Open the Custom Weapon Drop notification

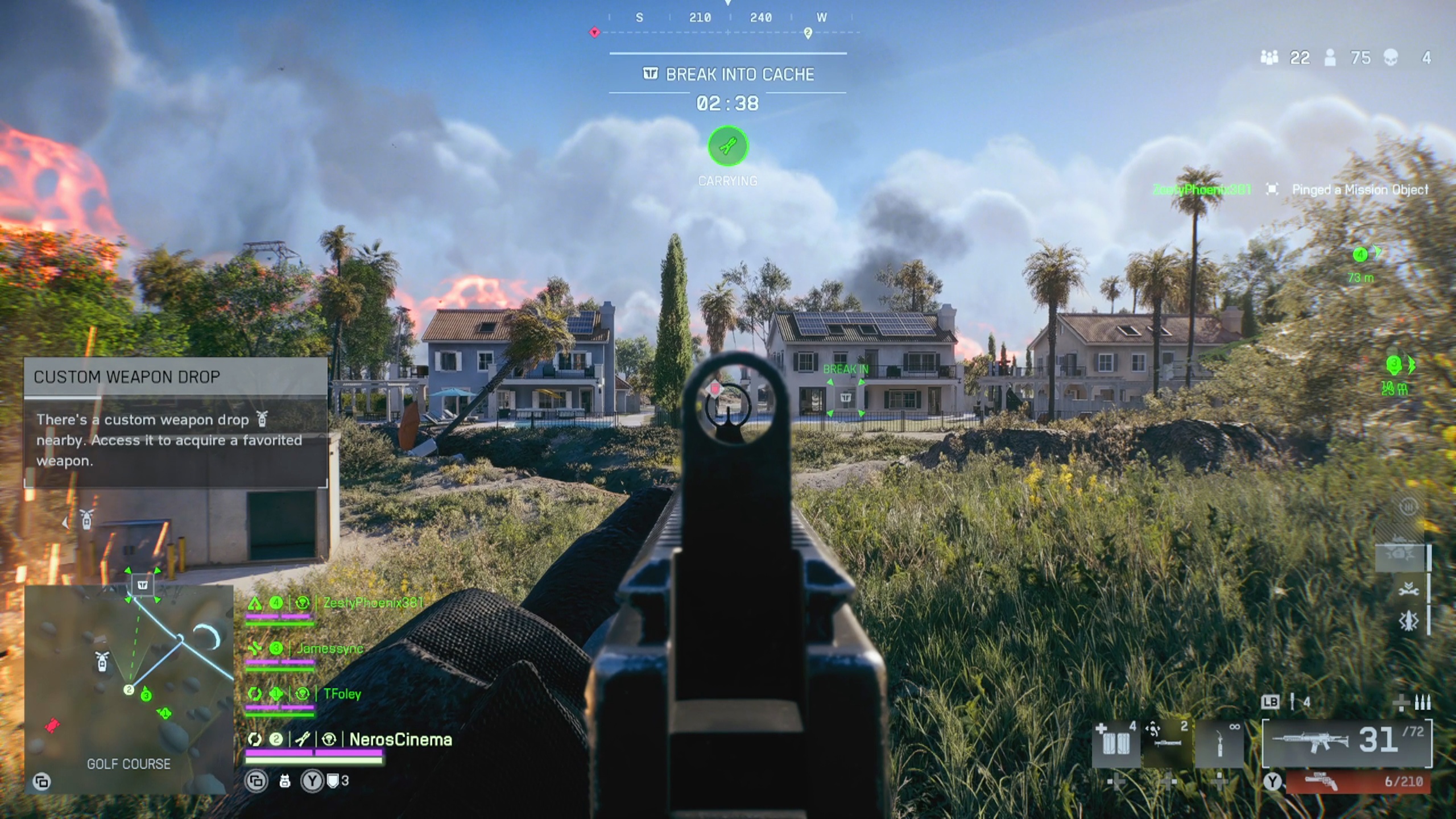click(175, 422)
